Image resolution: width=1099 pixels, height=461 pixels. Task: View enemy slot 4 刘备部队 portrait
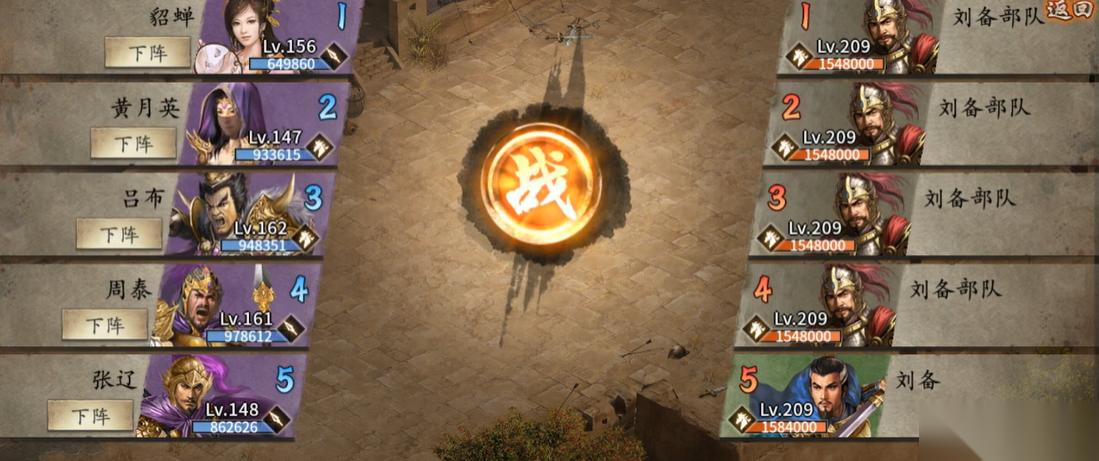point(849,300)
